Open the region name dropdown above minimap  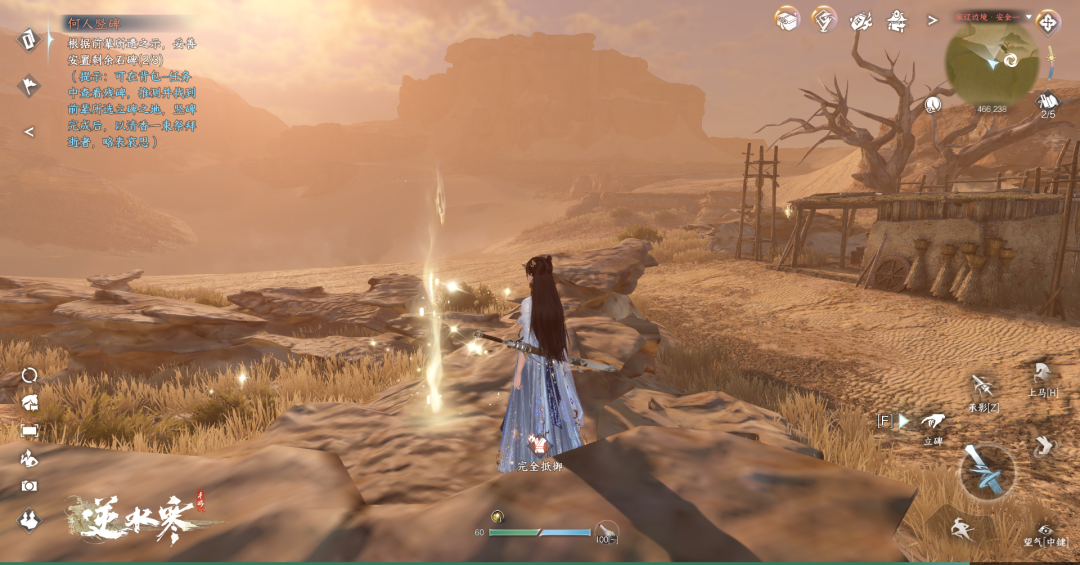coord(1027,17)
